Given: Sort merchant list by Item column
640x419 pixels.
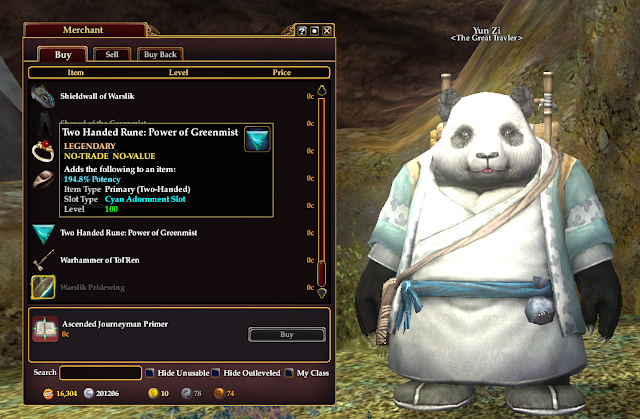Looking at the screenshot, I should tap(76, 73).
